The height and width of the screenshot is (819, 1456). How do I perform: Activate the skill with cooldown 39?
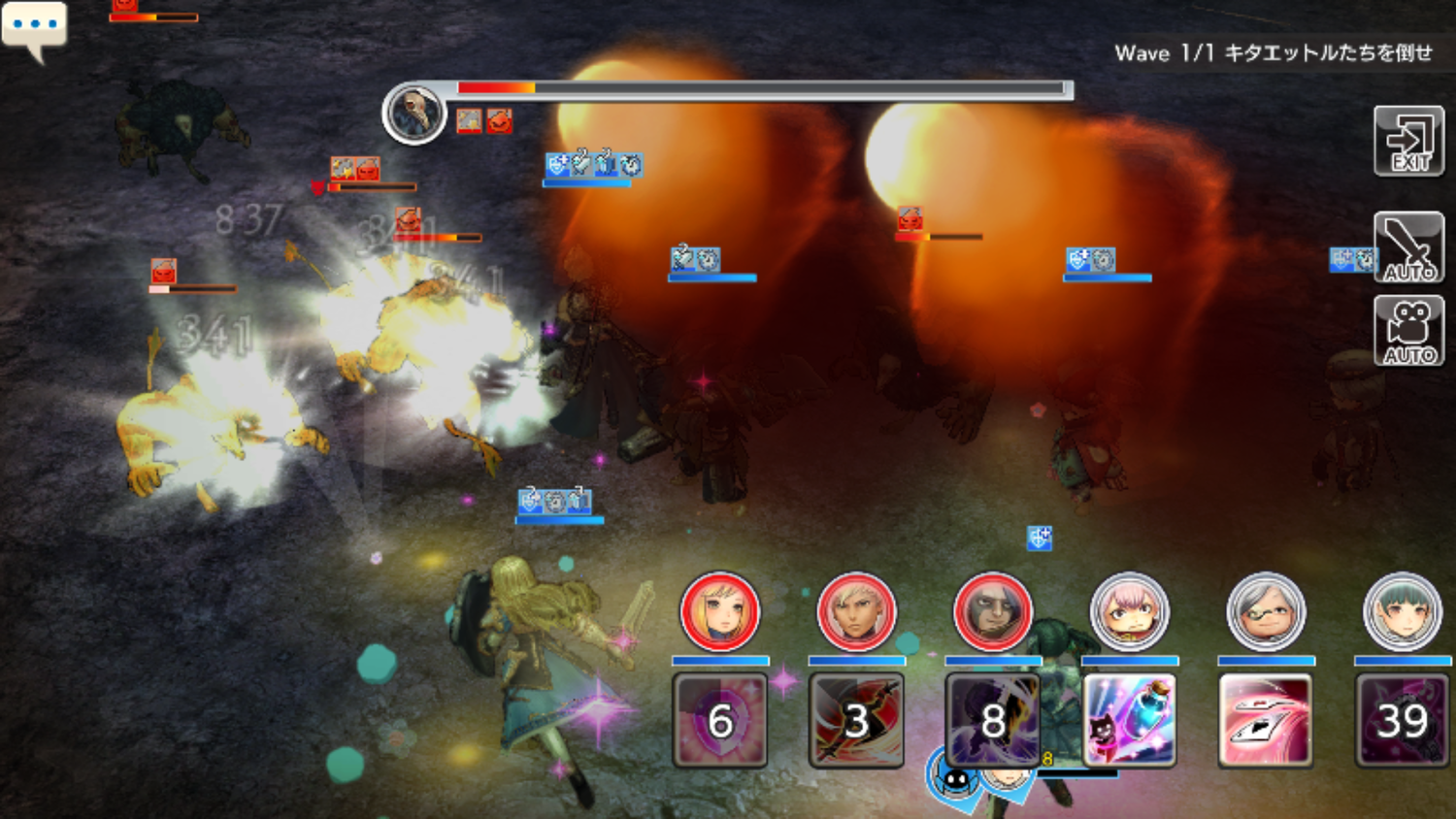pyautogui.click(x=1402, y=720)
